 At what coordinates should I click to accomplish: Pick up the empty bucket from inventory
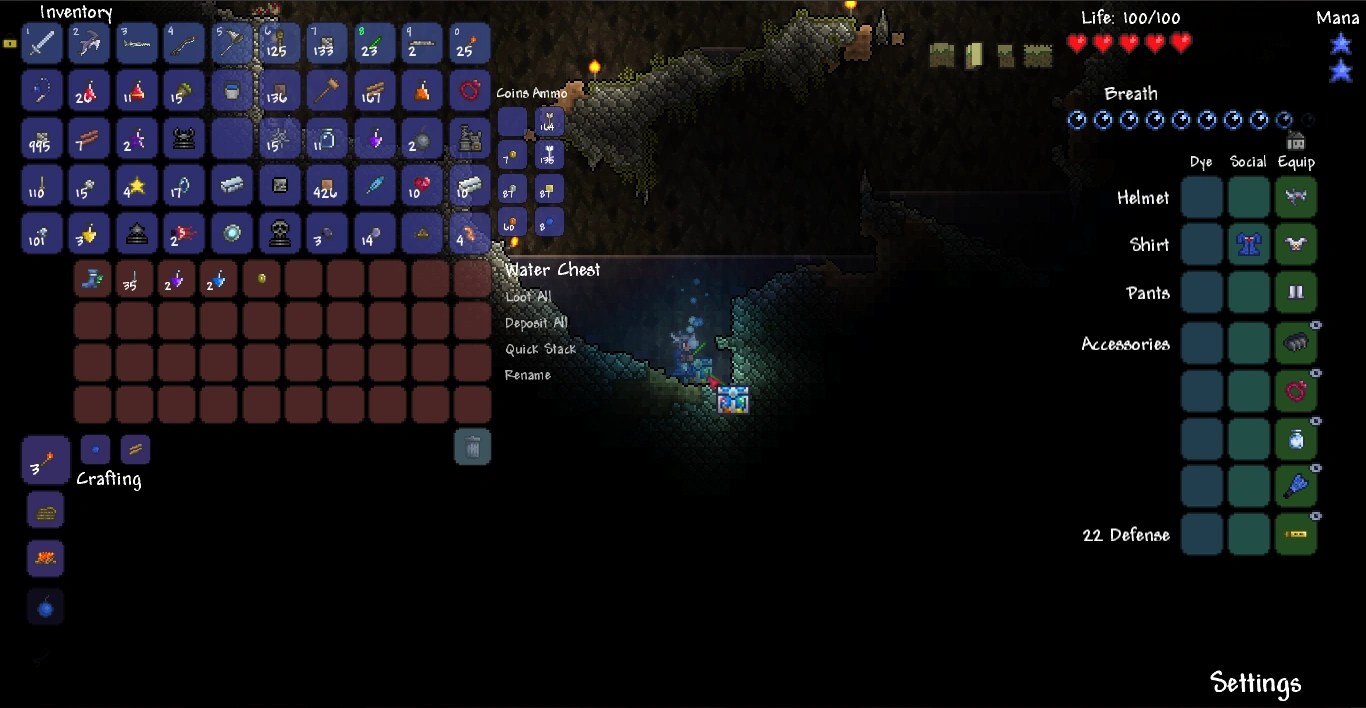tap(232, 91)
